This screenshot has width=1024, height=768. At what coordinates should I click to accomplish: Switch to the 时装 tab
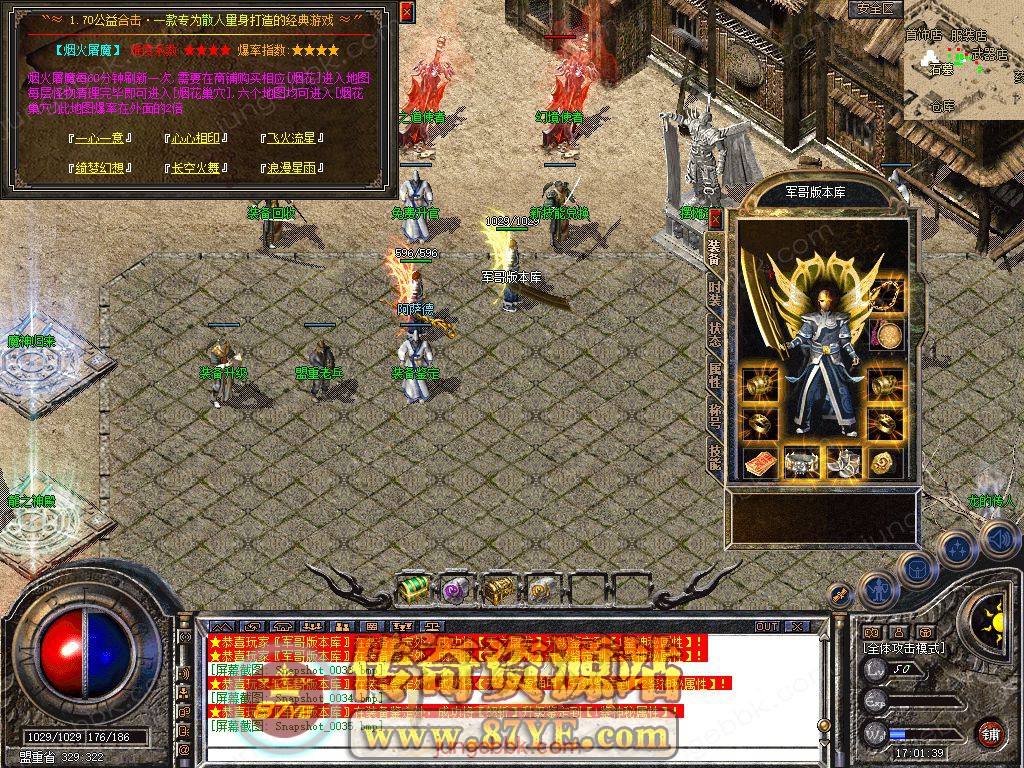[x=714, y=293]
